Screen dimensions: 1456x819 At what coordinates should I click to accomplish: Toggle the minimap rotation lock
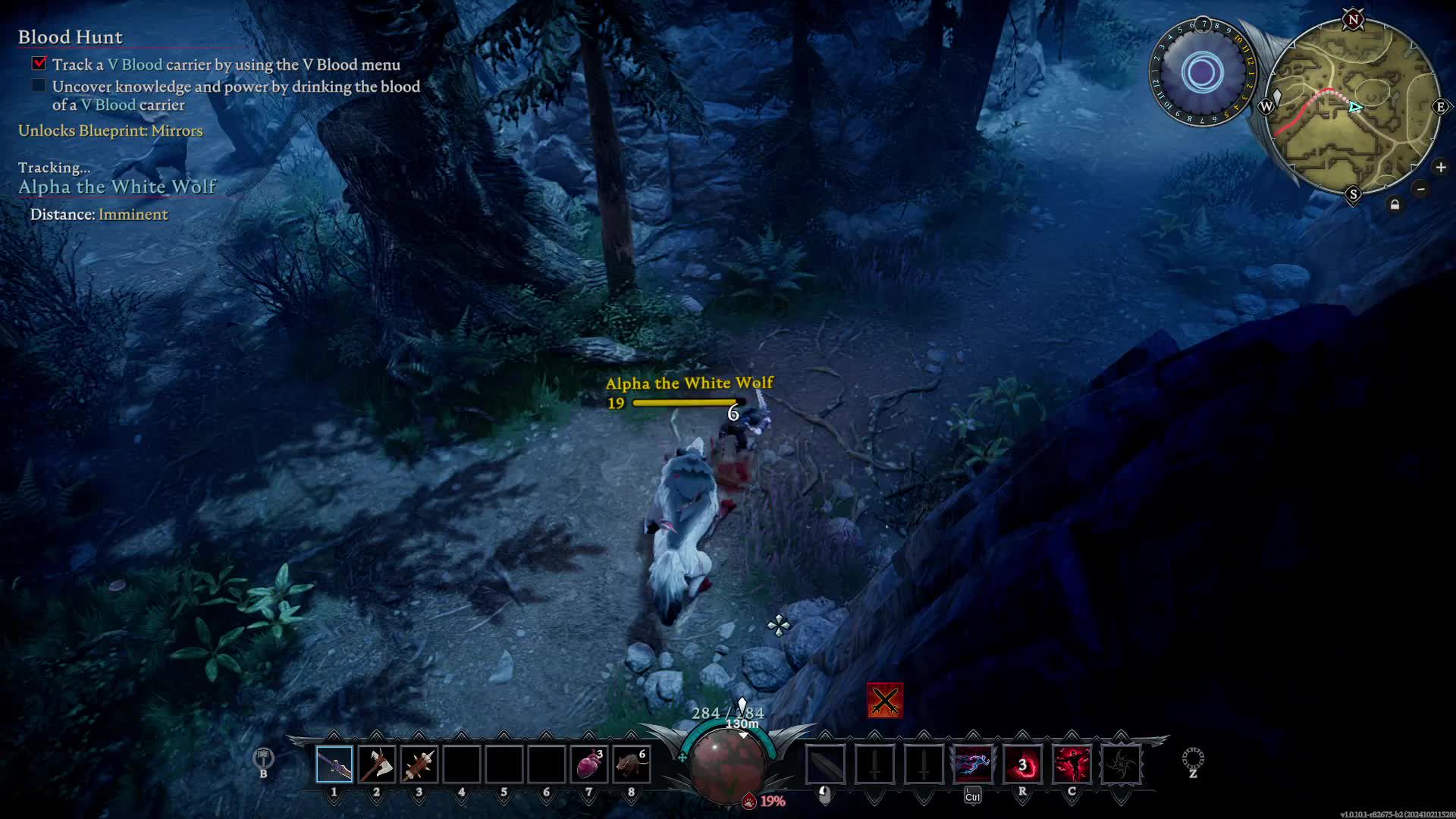click(1395, 205)
